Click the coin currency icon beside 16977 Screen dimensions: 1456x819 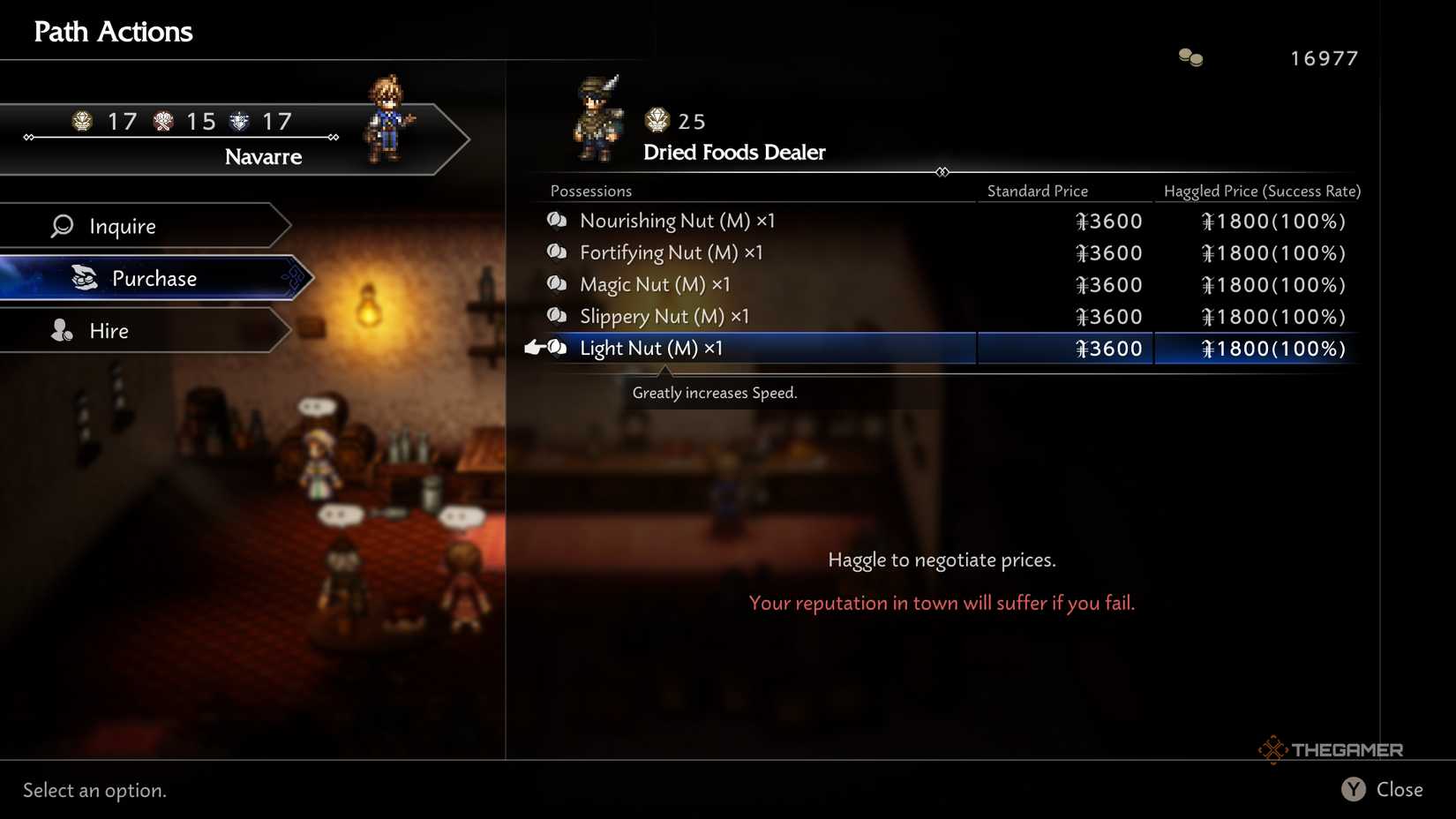(x=1190, y=57)
